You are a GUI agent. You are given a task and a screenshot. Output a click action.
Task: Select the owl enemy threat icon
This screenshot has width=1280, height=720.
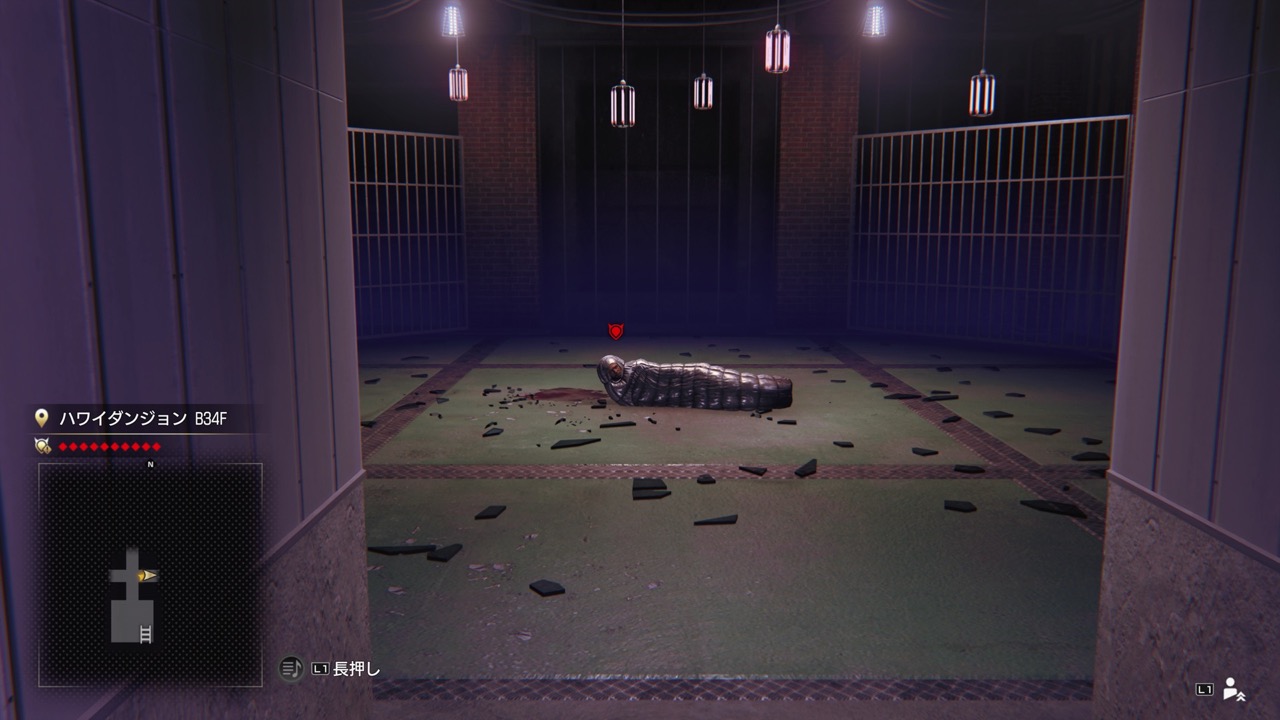(x=42, y=446)
